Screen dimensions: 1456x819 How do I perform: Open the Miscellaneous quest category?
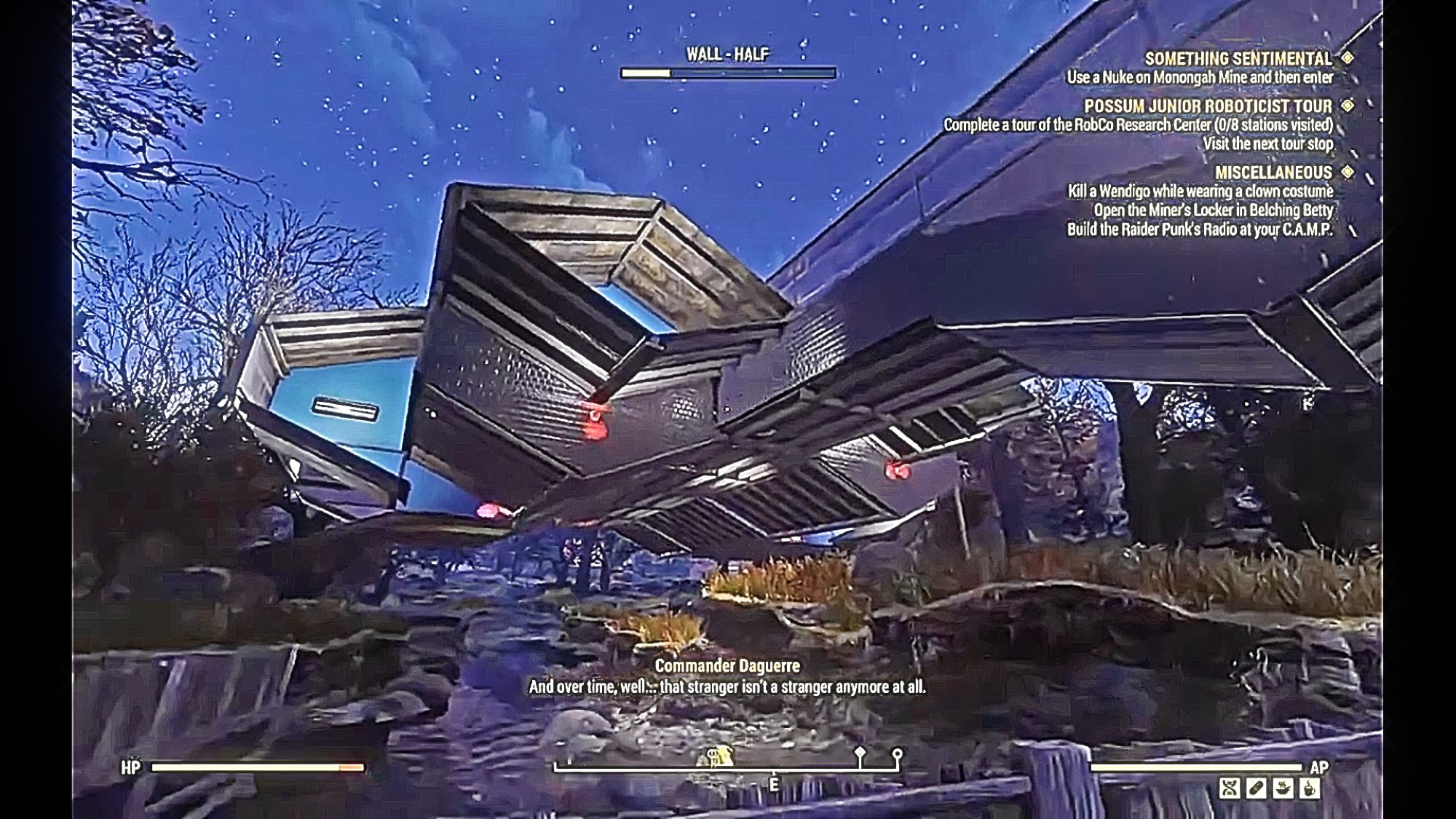coord(1273,173)
